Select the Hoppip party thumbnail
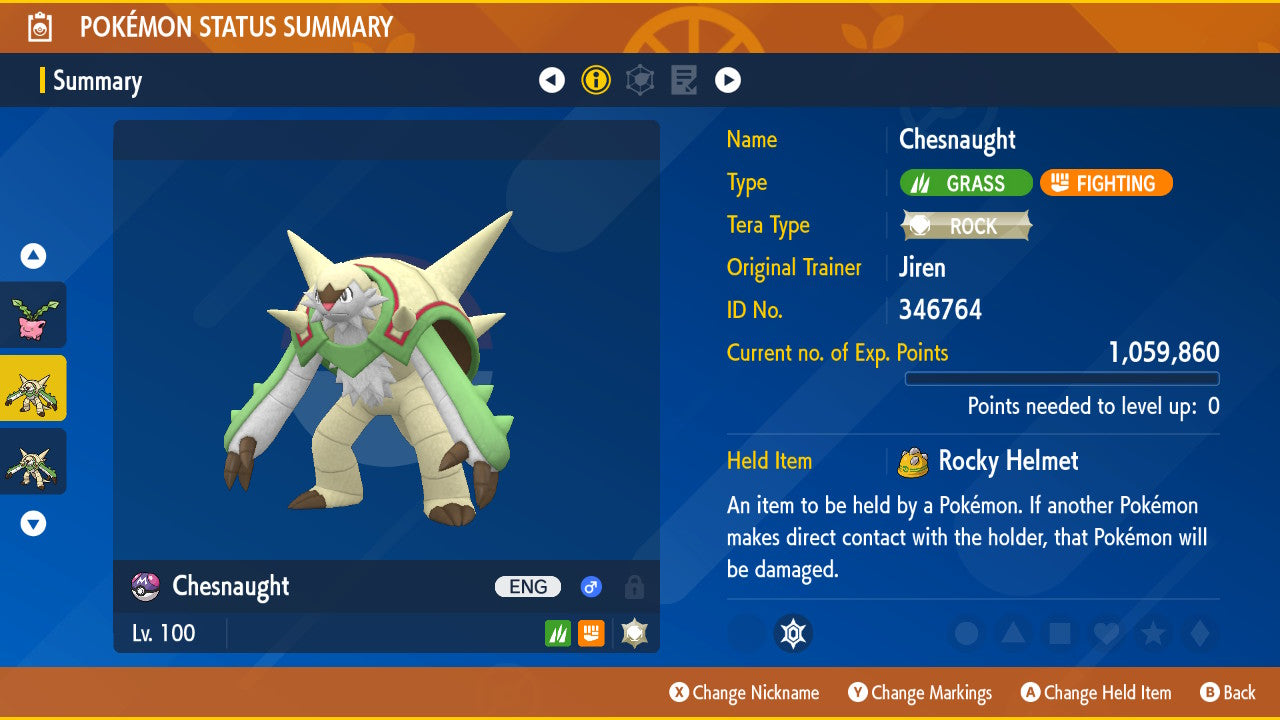 33,315
